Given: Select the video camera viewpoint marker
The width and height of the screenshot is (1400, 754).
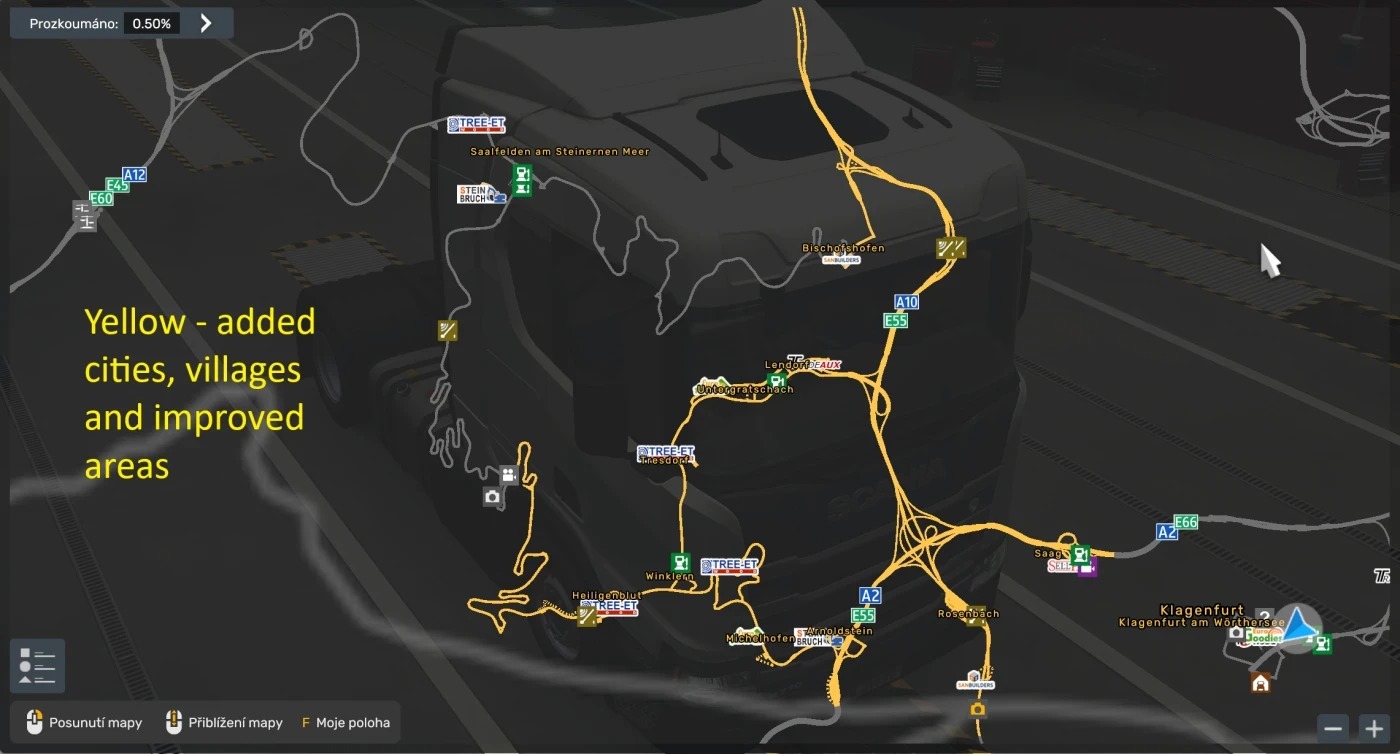Looking at the screenshot, I should (509, 475).
